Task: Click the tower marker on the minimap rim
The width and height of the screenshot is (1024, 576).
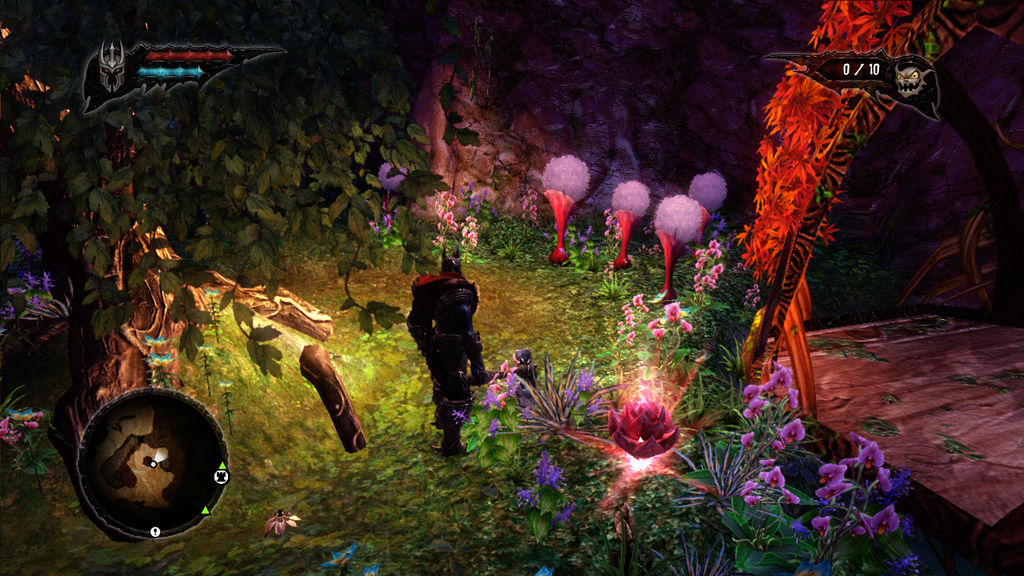Action: pos(221,476)
